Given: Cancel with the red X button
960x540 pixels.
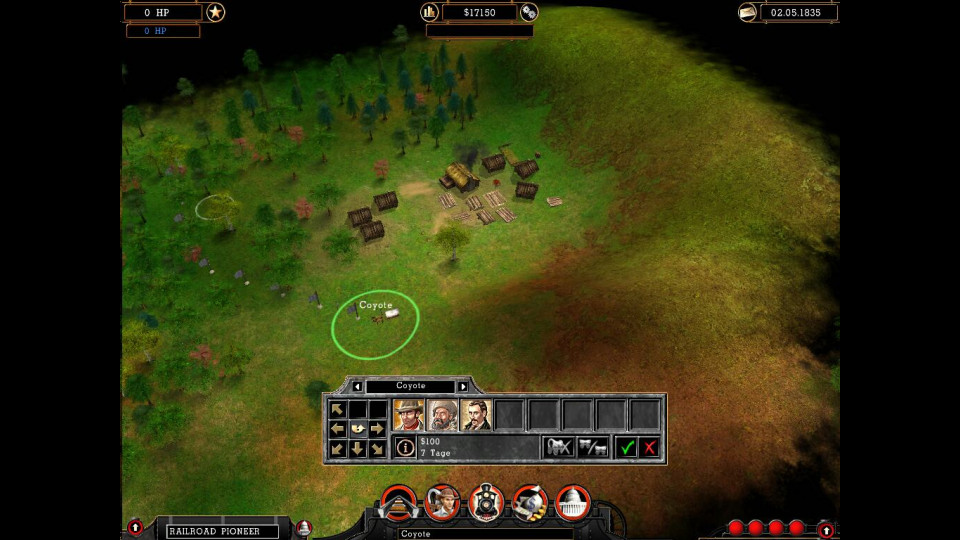Looking at the screenshot, I should [650, 447].
